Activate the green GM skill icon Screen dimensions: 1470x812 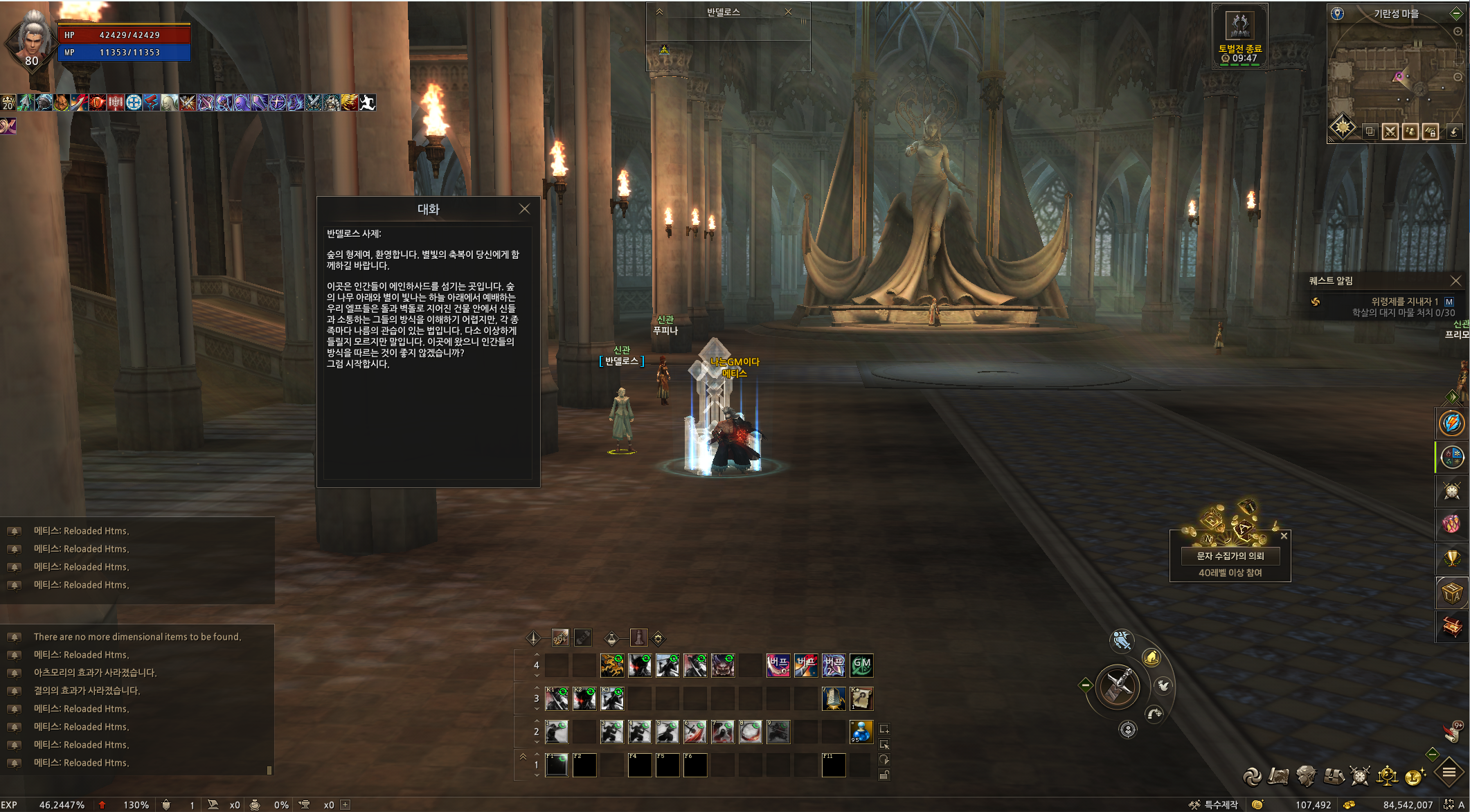(x=861, y=665)
